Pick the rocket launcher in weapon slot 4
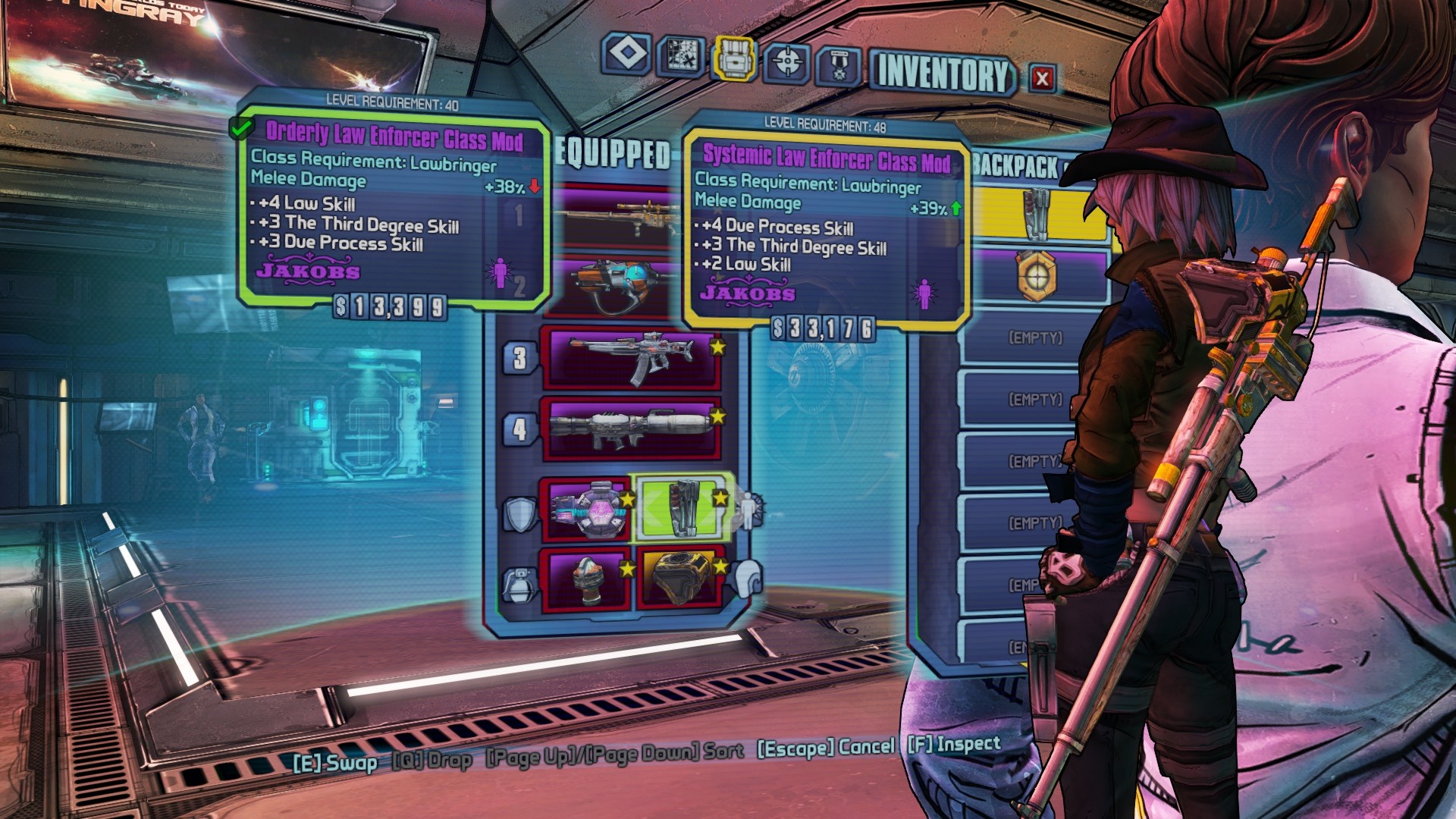The image size is (1456, 819). click(x=631, y=428)
